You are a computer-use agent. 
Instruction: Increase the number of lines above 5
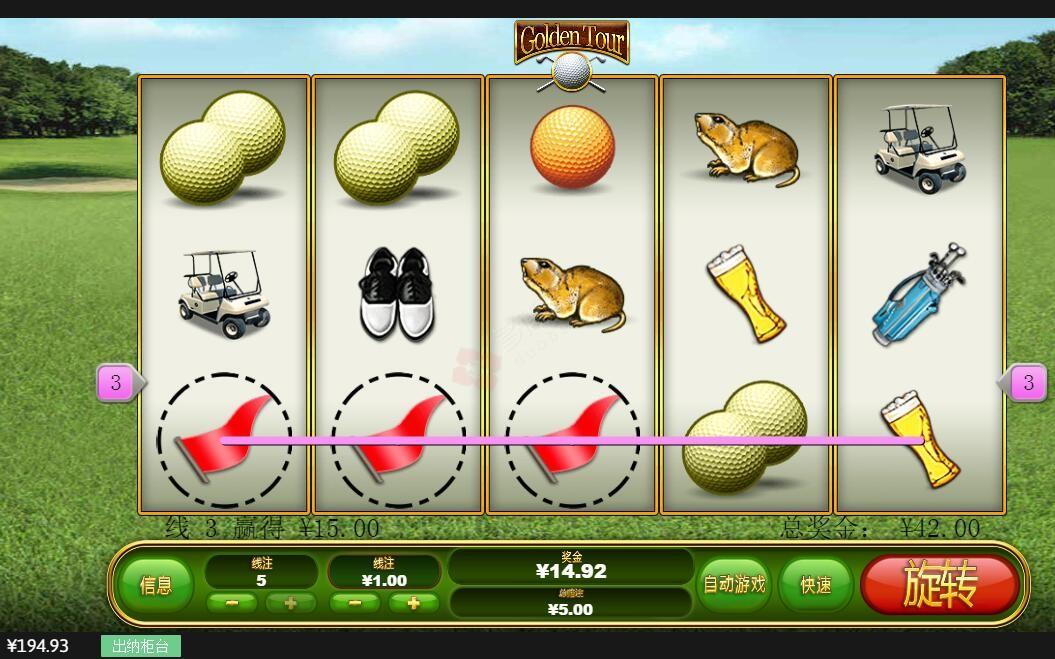coord(291,603)
